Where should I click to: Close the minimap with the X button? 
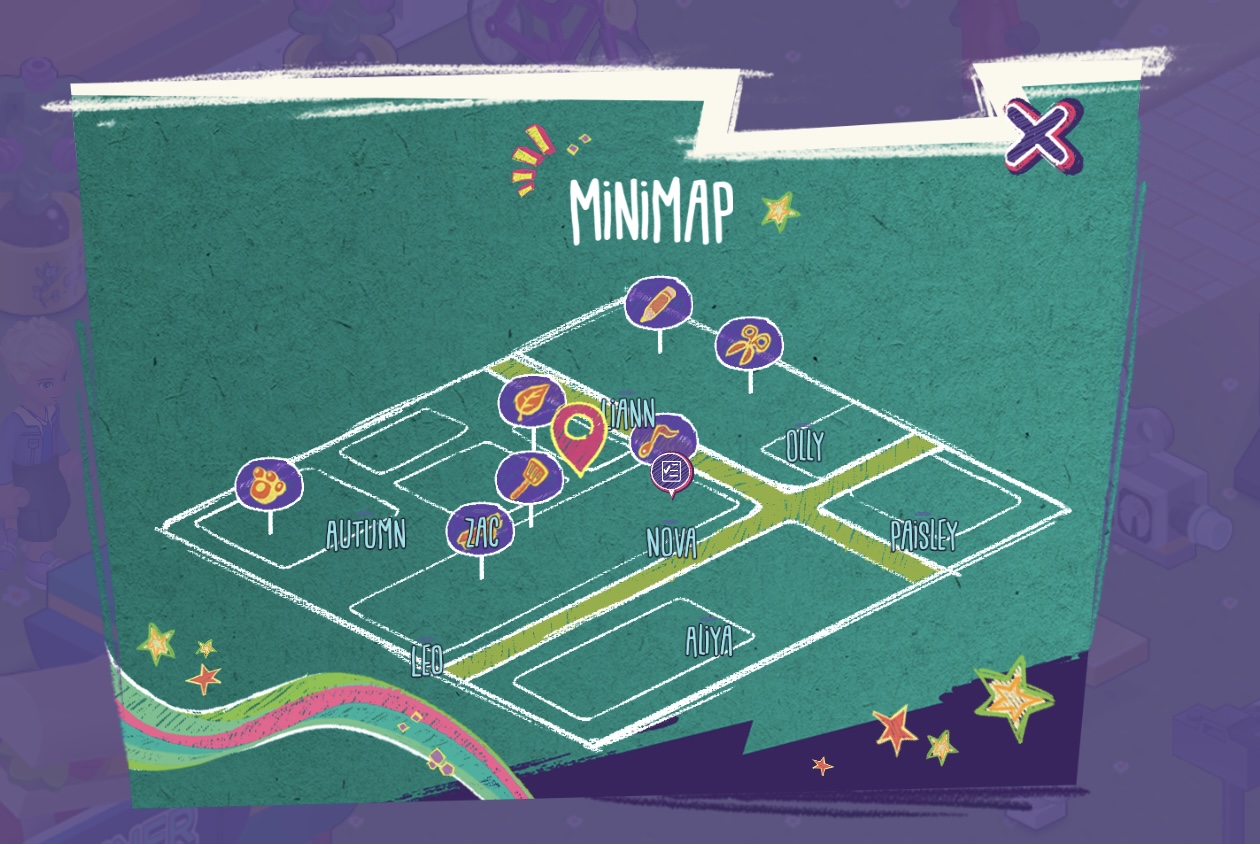click(1042, 135)
